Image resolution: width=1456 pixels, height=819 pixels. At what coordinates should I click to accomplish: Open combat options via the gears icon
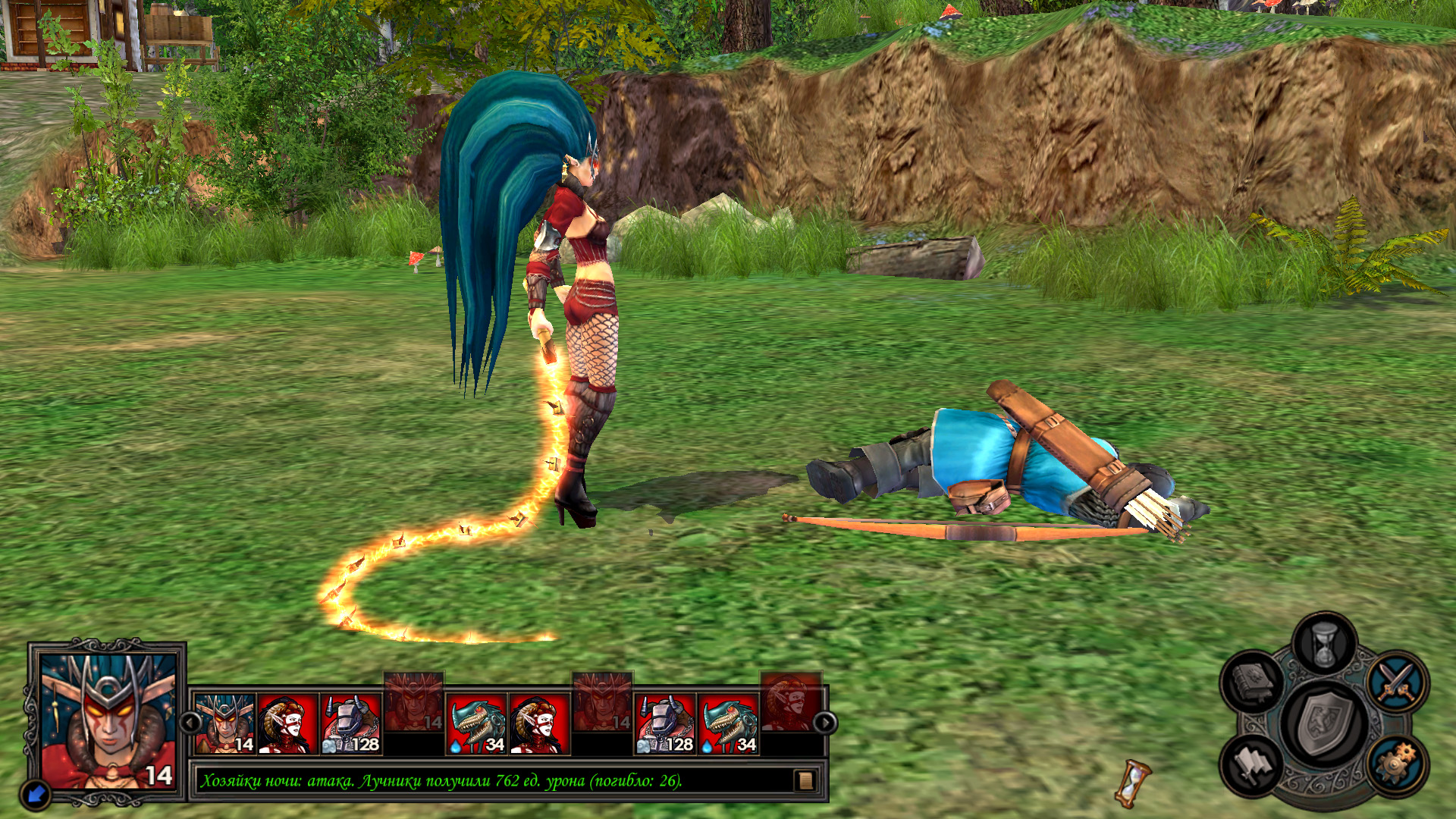[1398, 764]
